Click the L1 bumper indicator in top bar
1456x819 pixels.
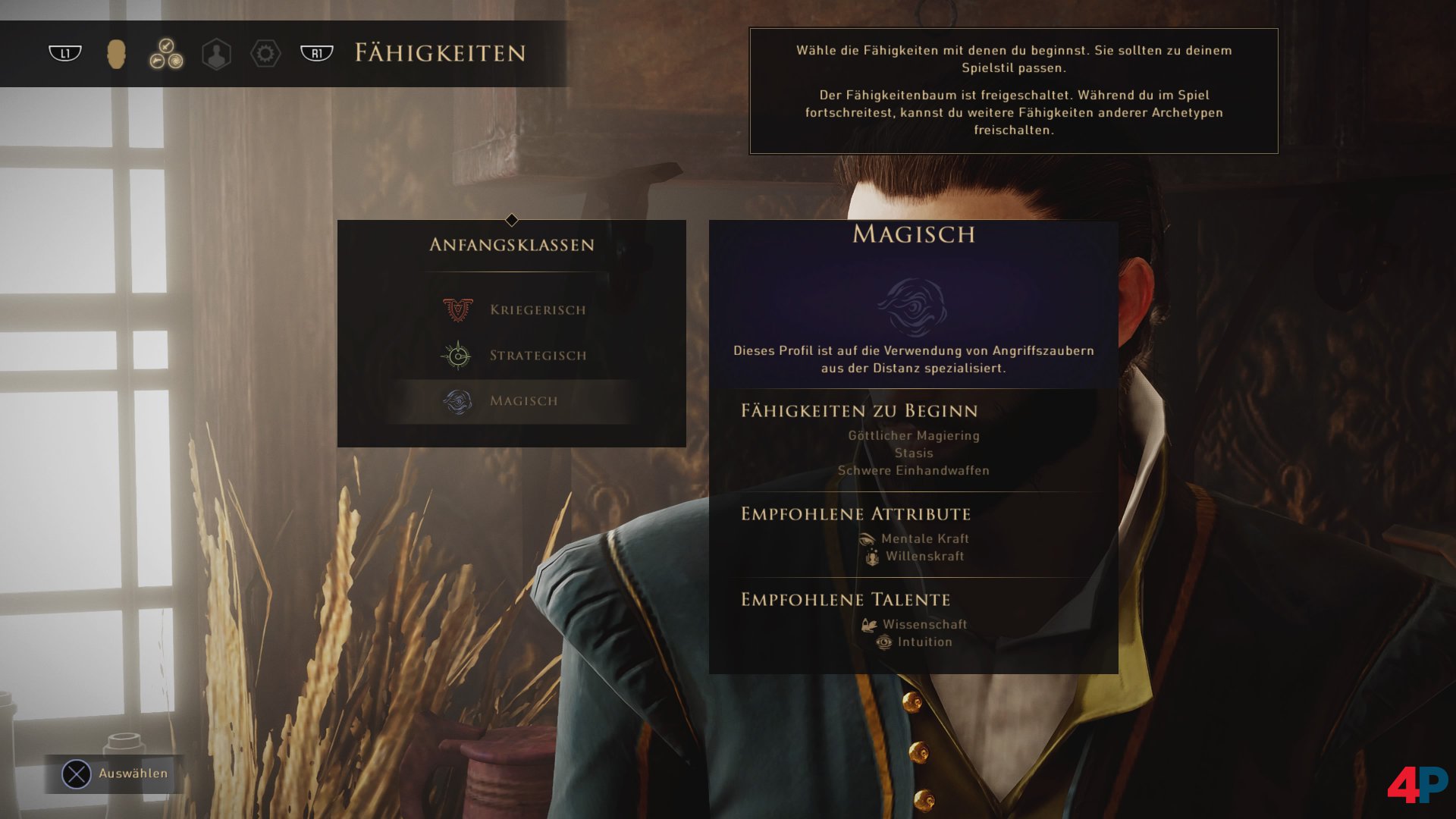[64, 54]
